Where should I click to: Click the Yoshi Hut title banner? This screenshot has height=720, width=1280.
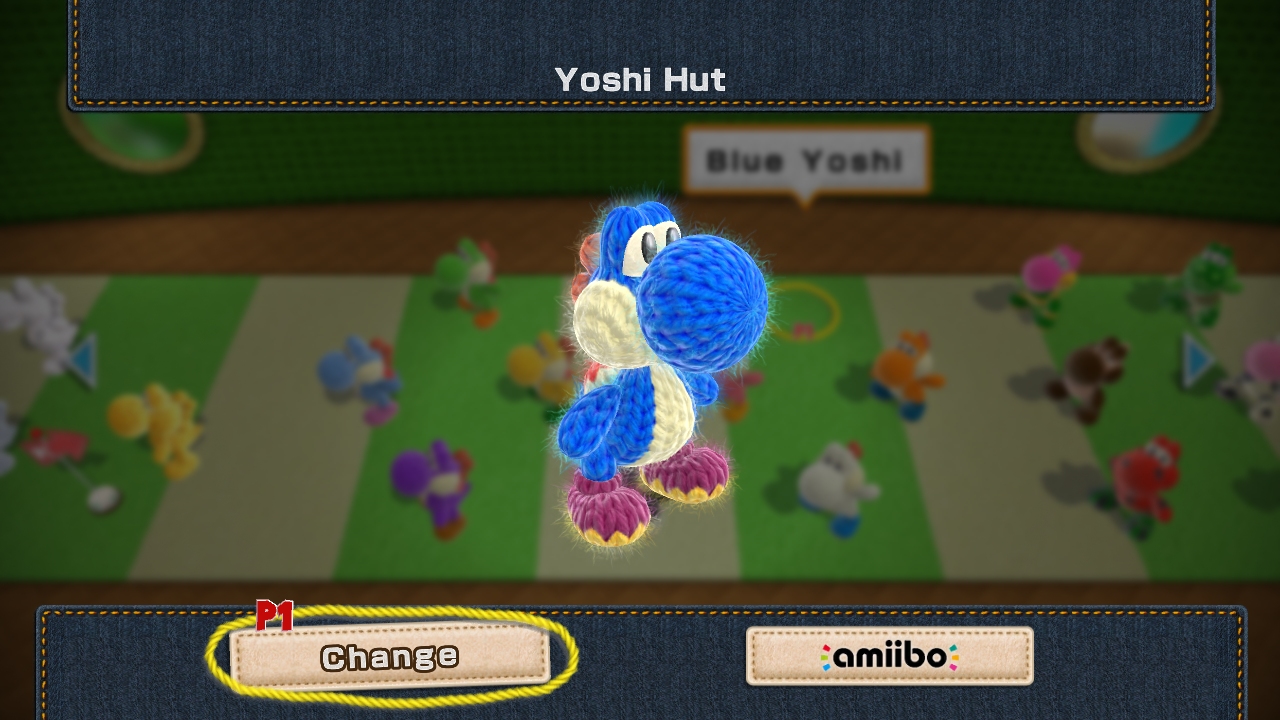point(640,80)
